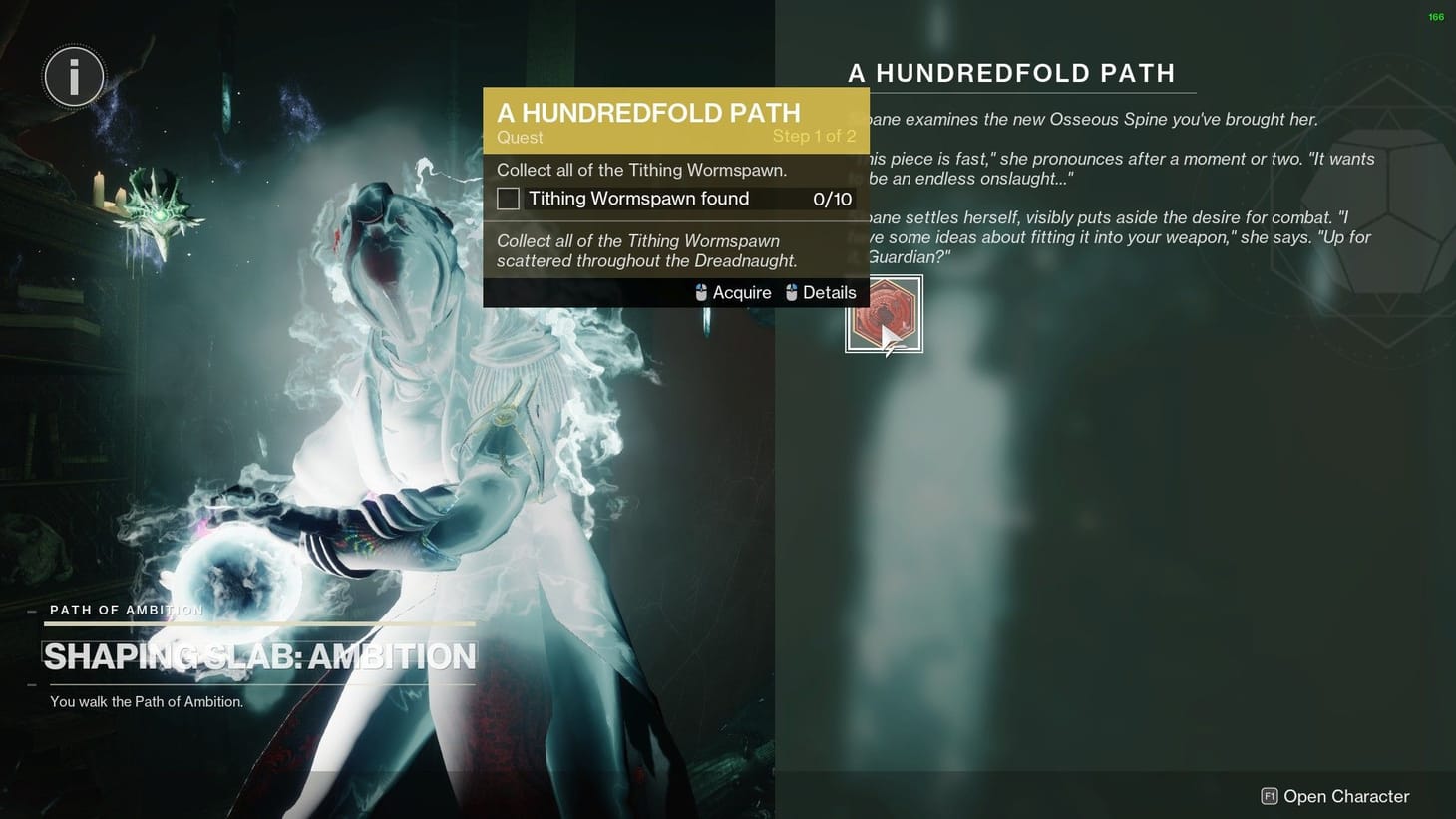This screenshot has height=819, width=1456.
Task: Click the F1 key icon near Open Character
Action: click(1270, 796)
